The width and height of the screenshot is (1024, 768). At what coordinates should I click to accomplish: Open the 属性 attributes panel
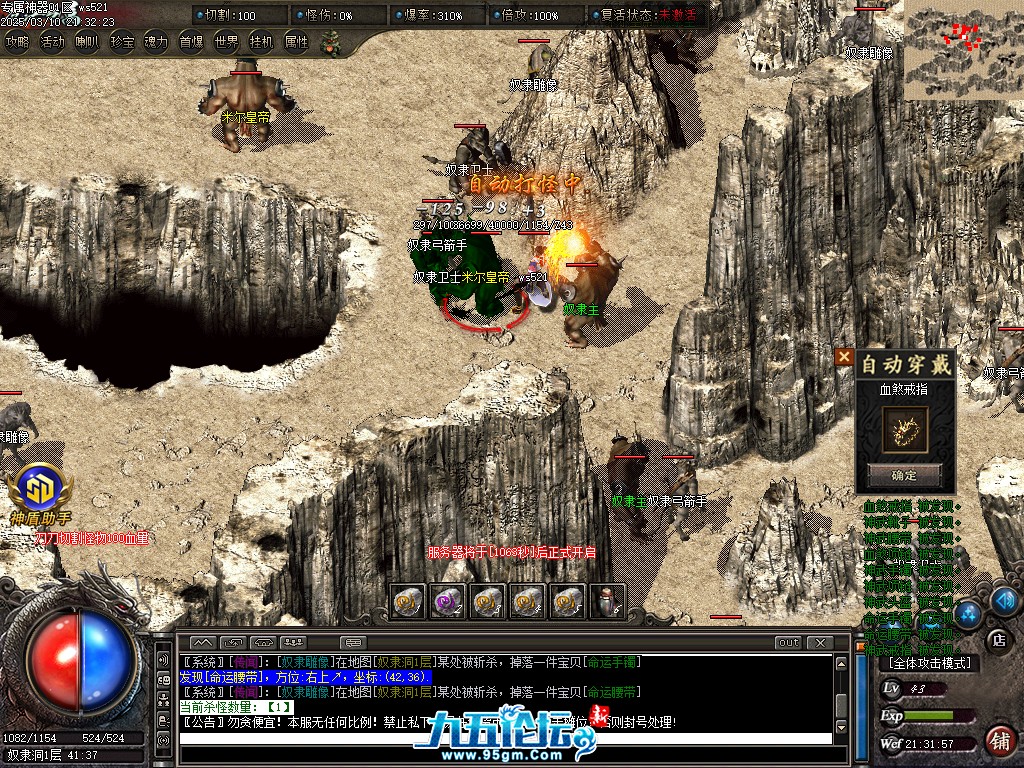point(297,42)
